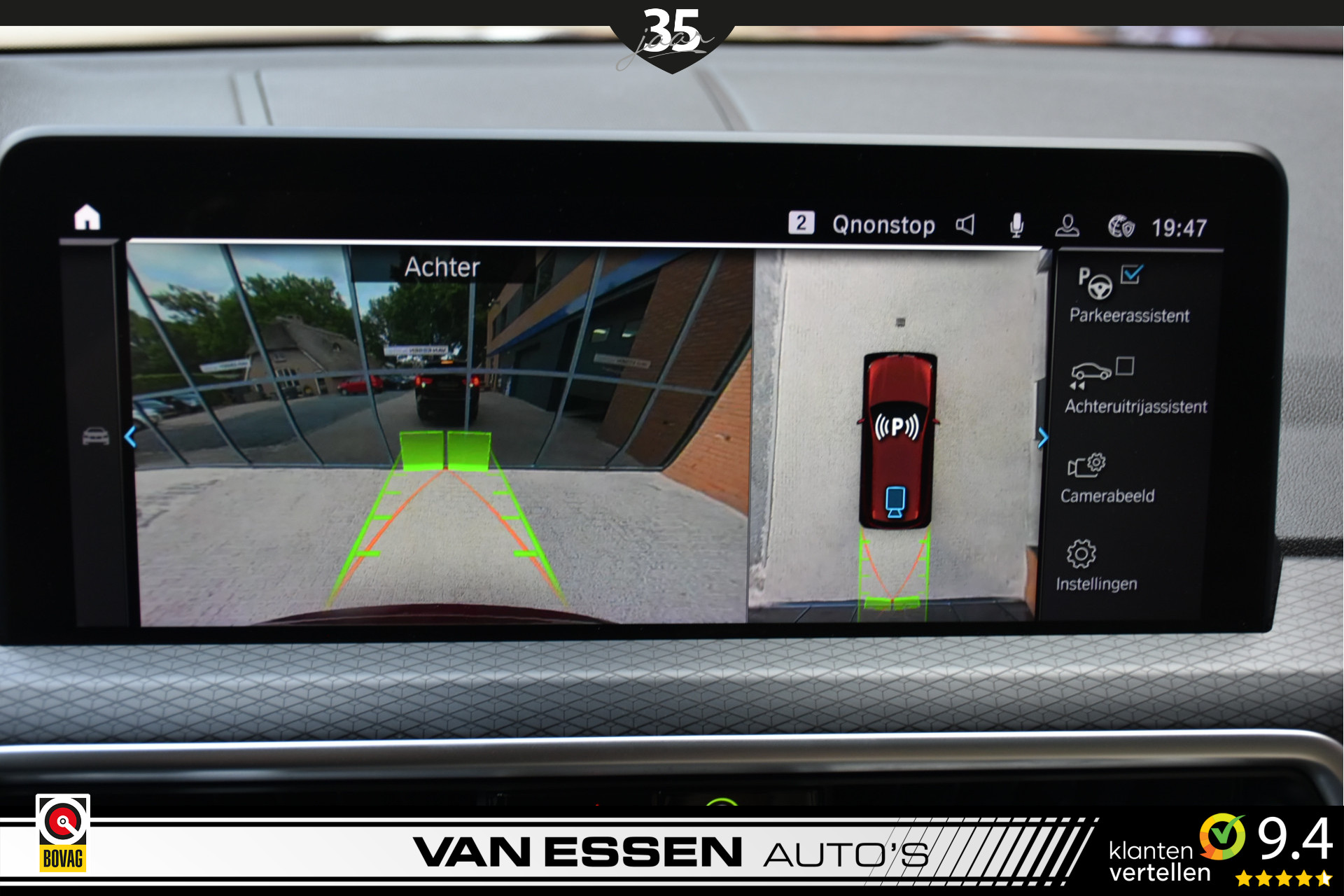The image size is (1344, 896).
Task: Enable the Achteruitrijassistent option
Action: pyautogui.click(x=1125, y=366)
